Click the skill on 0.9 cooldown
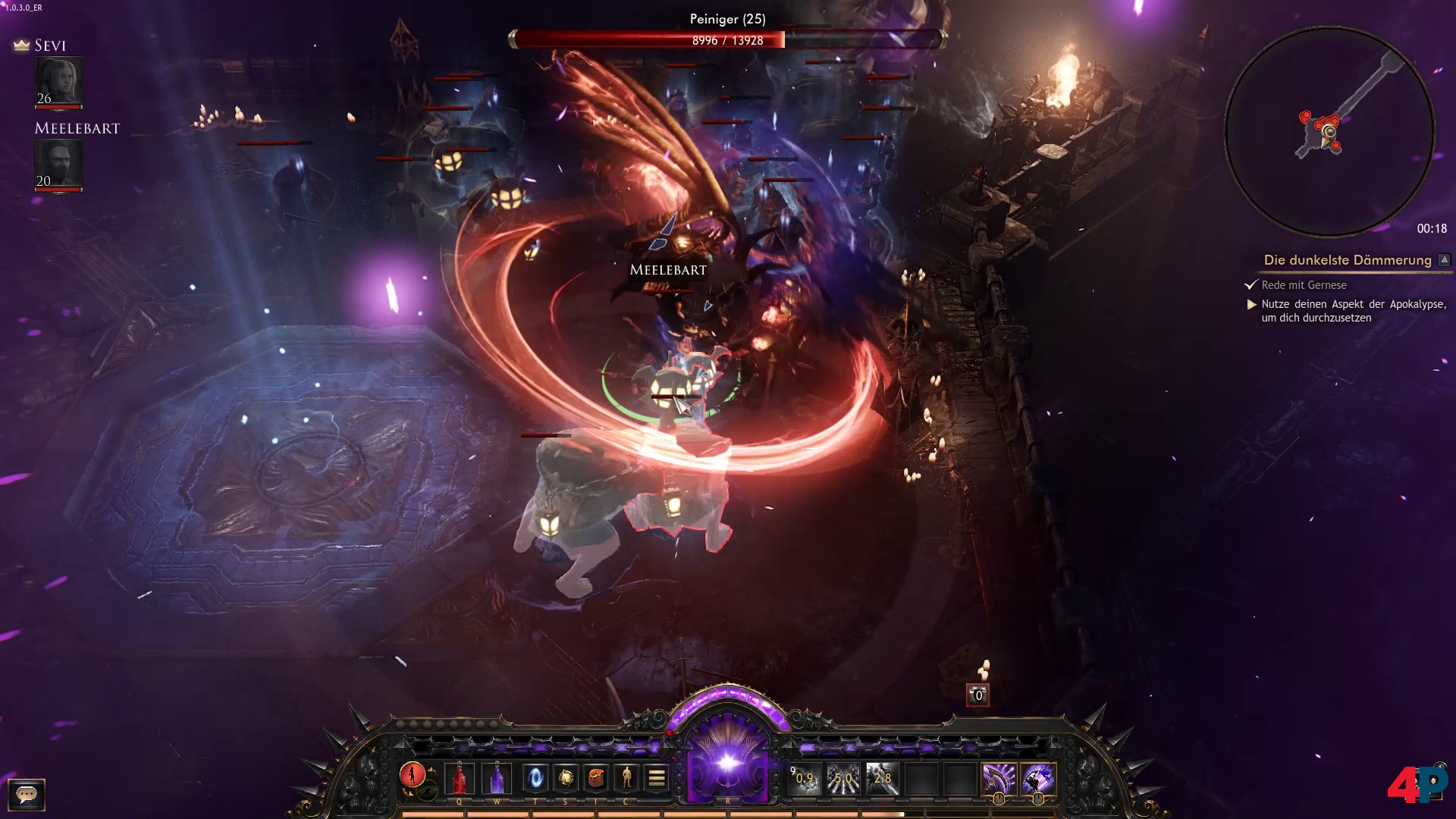This screenshot has height=819, width=1456. [x=805, y=779]
